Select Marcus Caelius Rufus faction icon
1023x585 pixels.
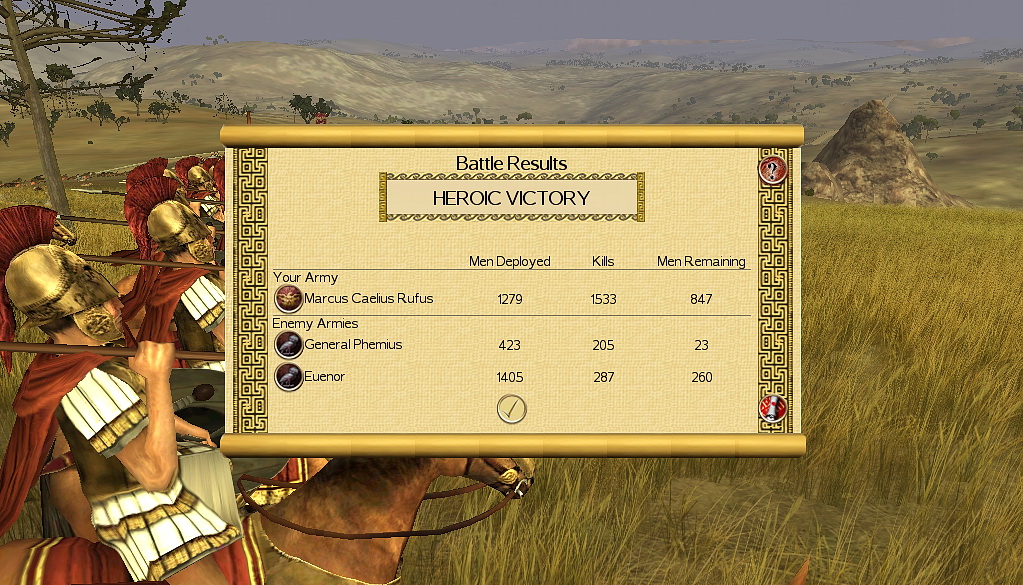coord(289,298)
